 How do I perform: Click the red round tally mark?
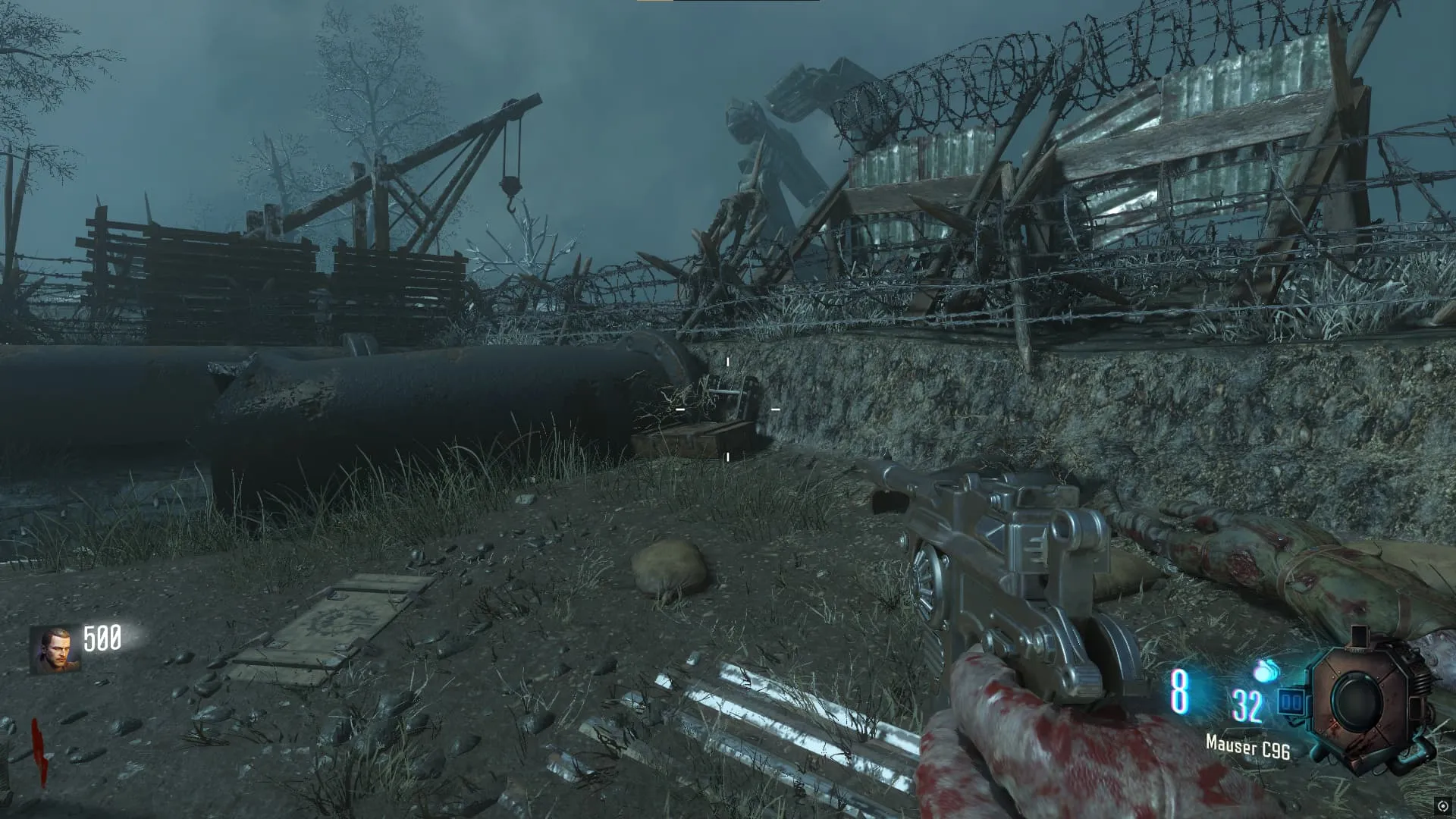39,749
